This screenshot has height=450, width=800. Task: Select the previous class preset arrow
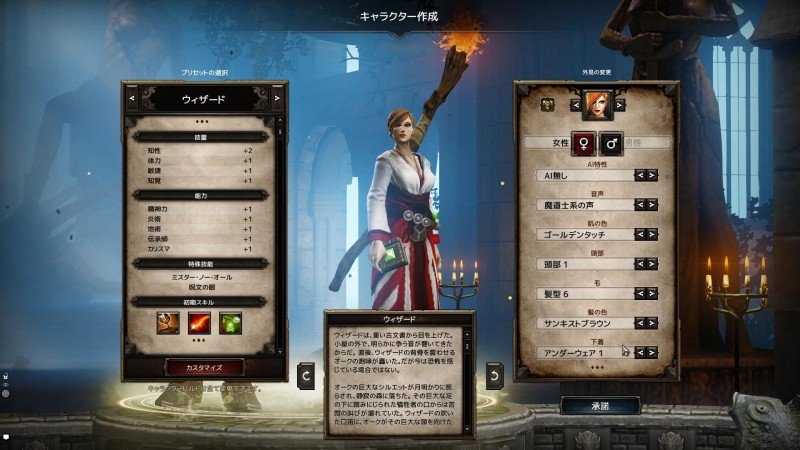(132, 99)
